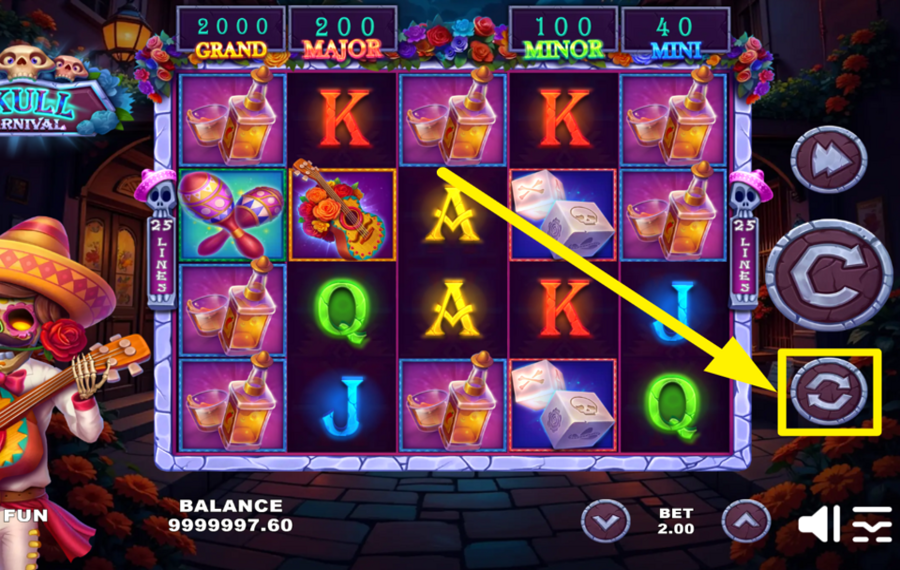Open the game settings menu icon

(x=871, y=524)
